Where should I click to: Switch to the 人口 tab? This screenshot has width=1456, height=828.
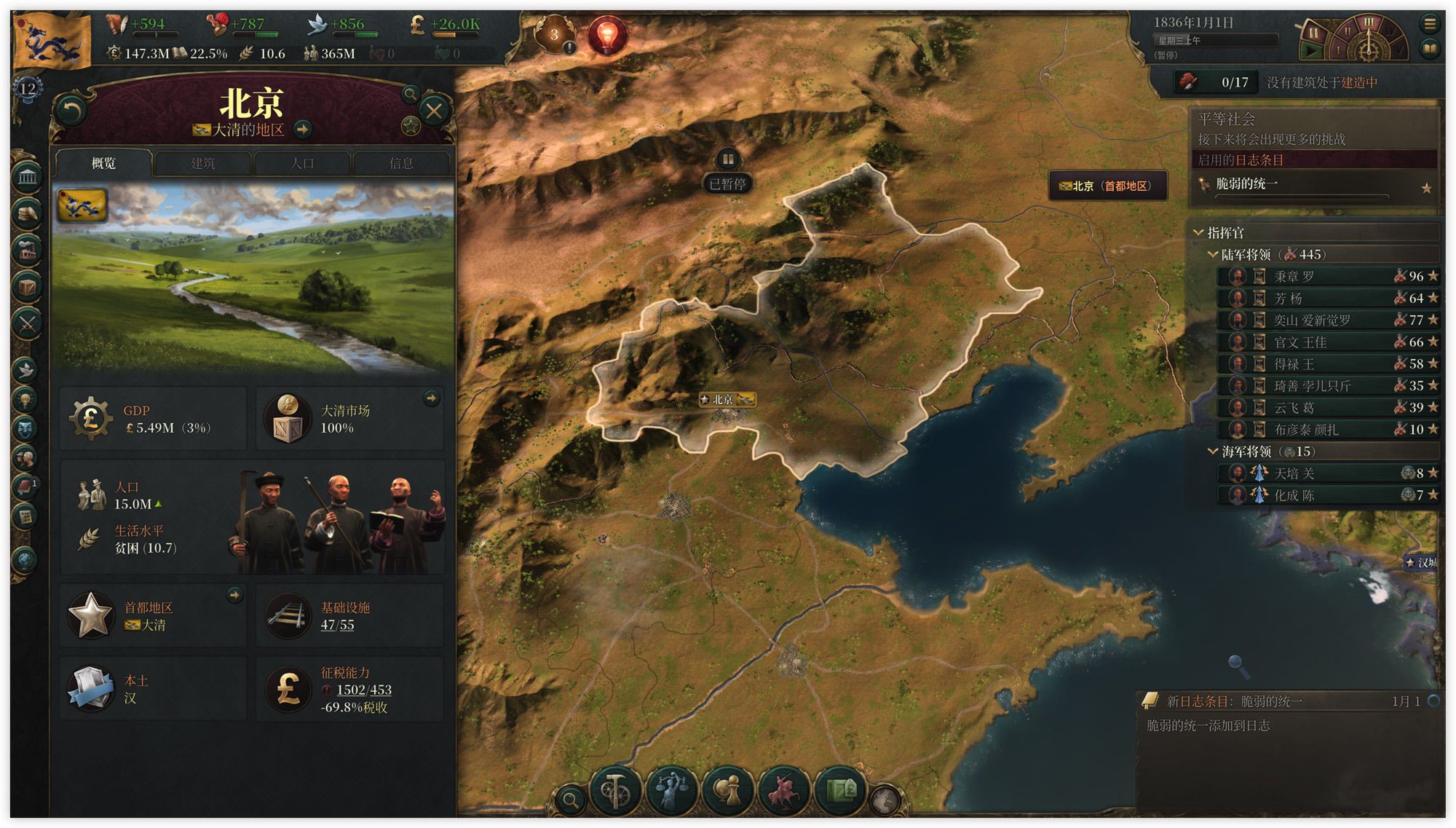point(302,163)
